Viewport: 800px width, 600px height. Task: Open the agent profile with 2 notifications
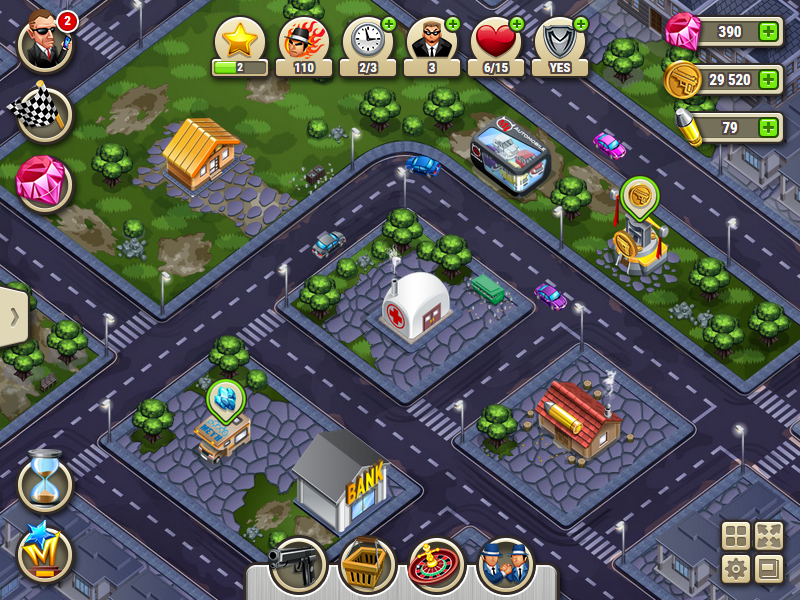[45, 43]
